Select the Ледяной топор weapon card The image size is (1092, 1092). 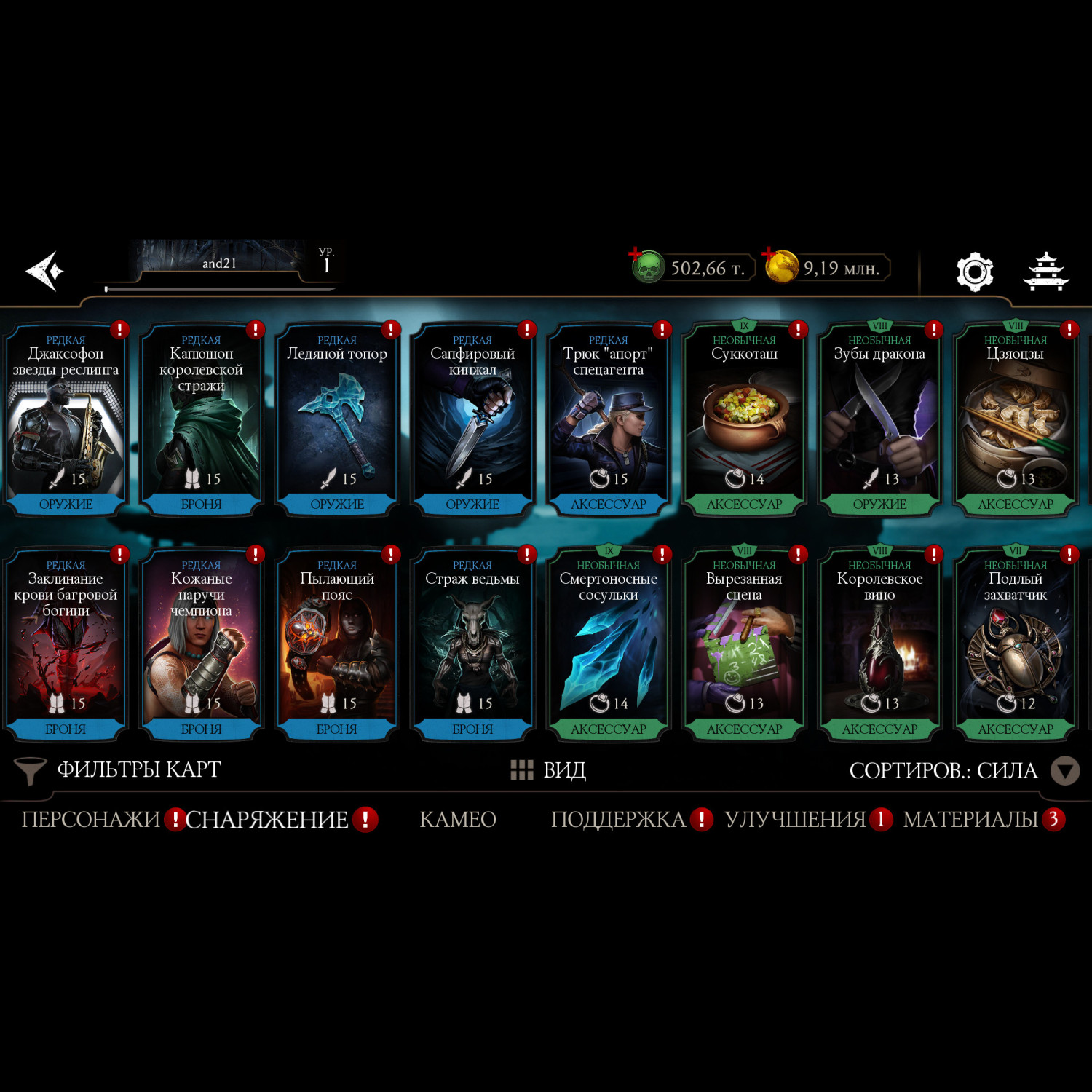pos(337,420)
